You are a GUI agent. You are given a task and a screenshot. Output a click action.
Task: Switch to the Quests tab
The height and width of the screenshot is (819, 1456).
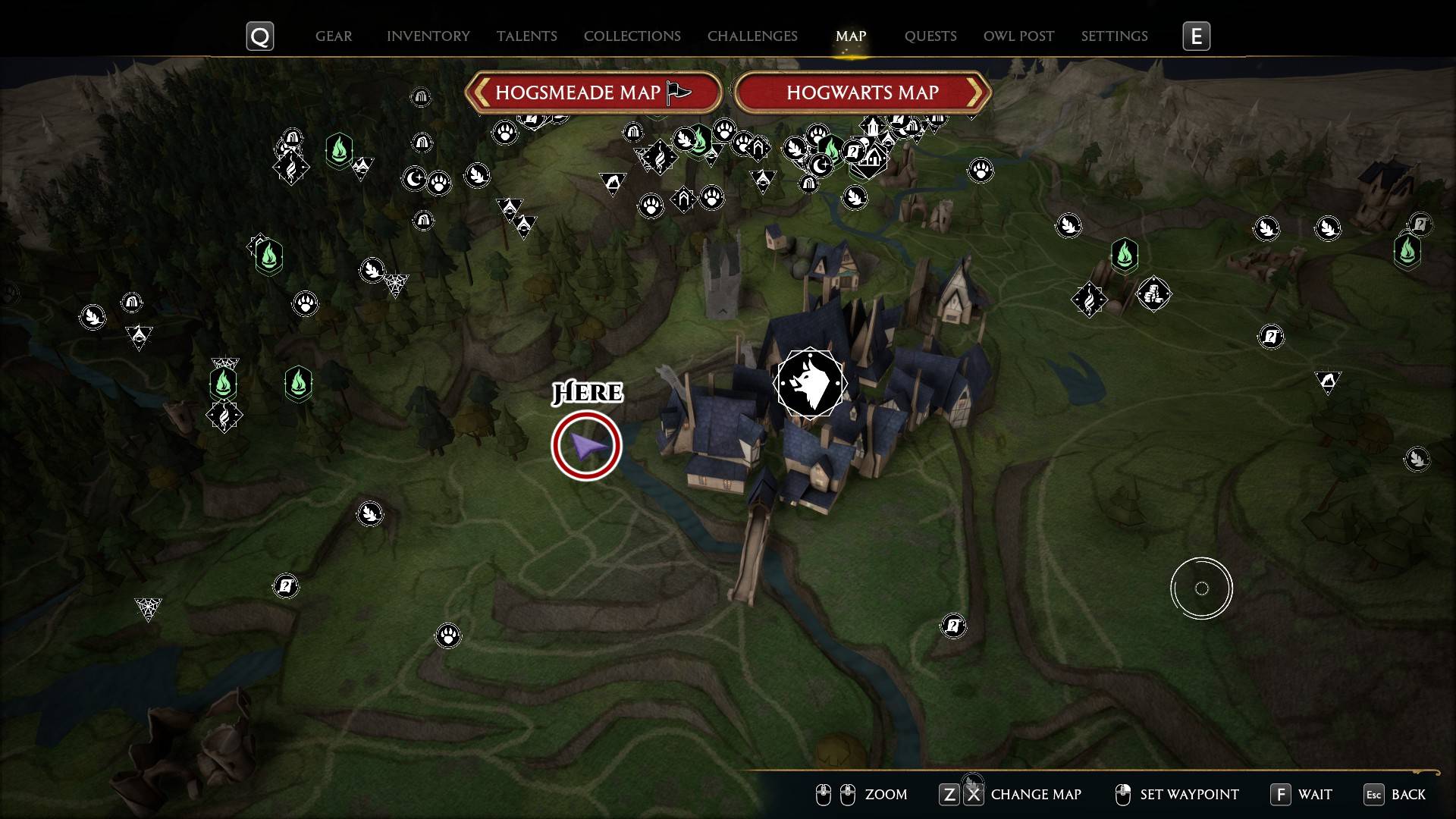930,36
